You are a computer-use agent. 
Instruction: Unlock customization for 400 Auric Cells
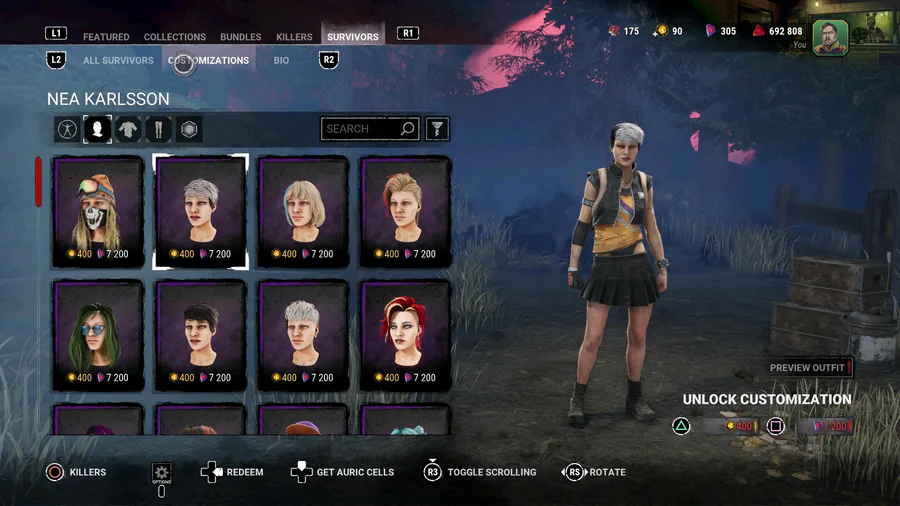tap(724, 427)
